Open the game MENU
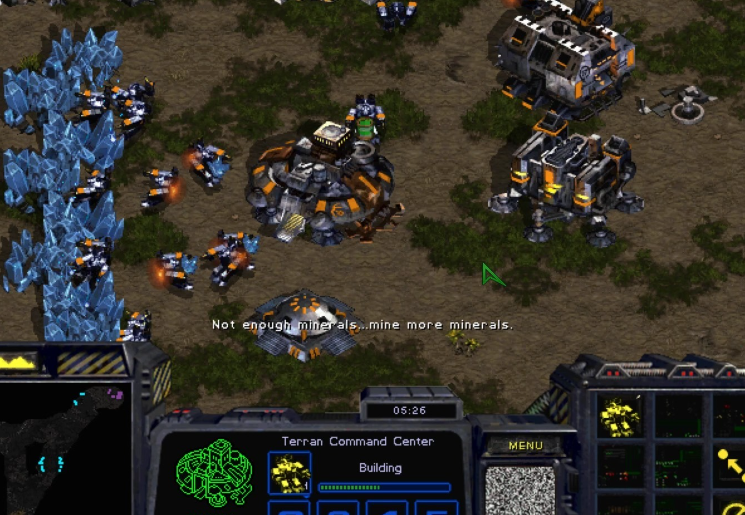The width and height of the screenshot is (745, 515). click(525, 446)
